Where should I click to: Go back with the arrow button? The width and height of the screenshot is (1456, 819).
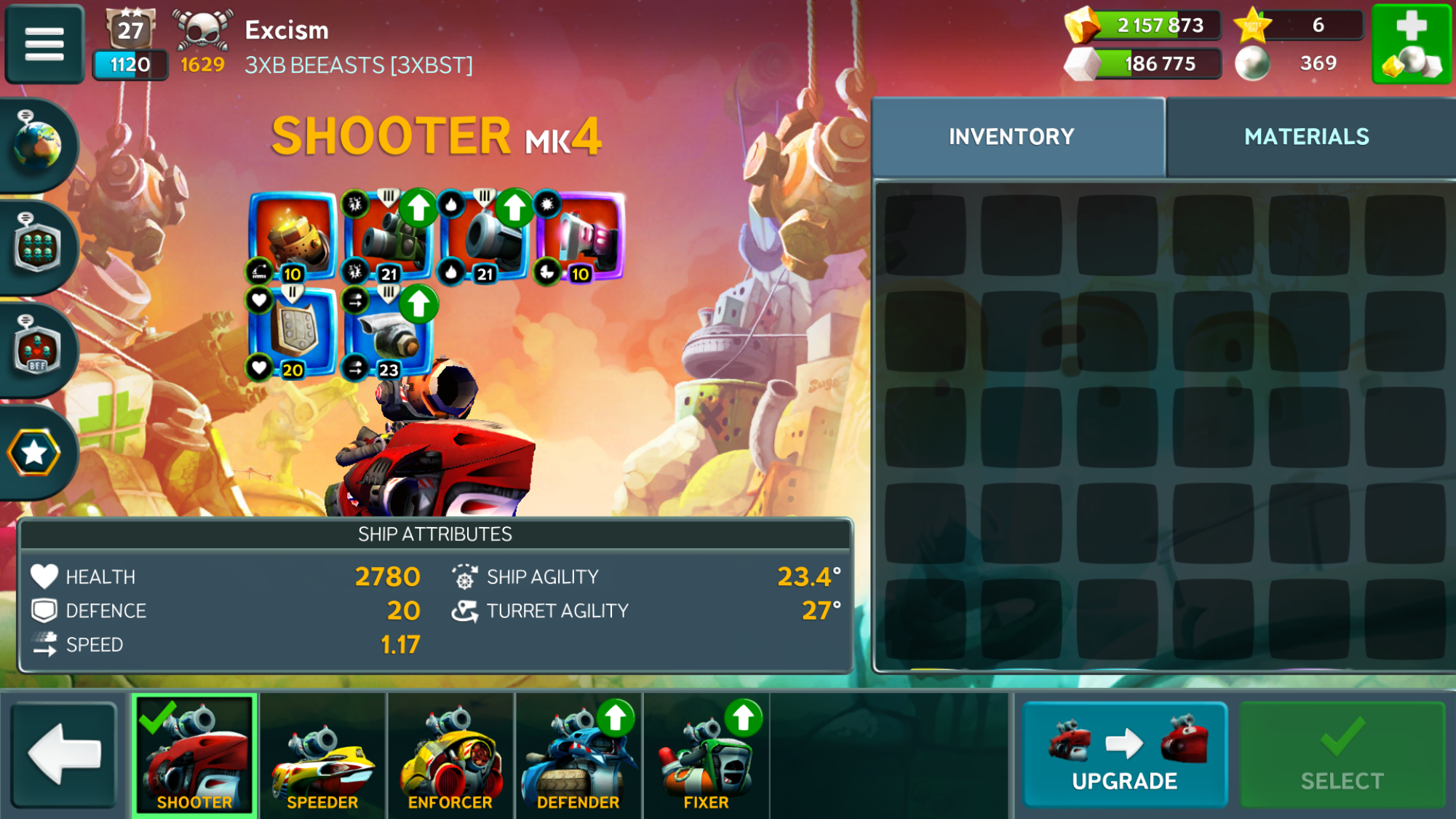pos(64,754)
